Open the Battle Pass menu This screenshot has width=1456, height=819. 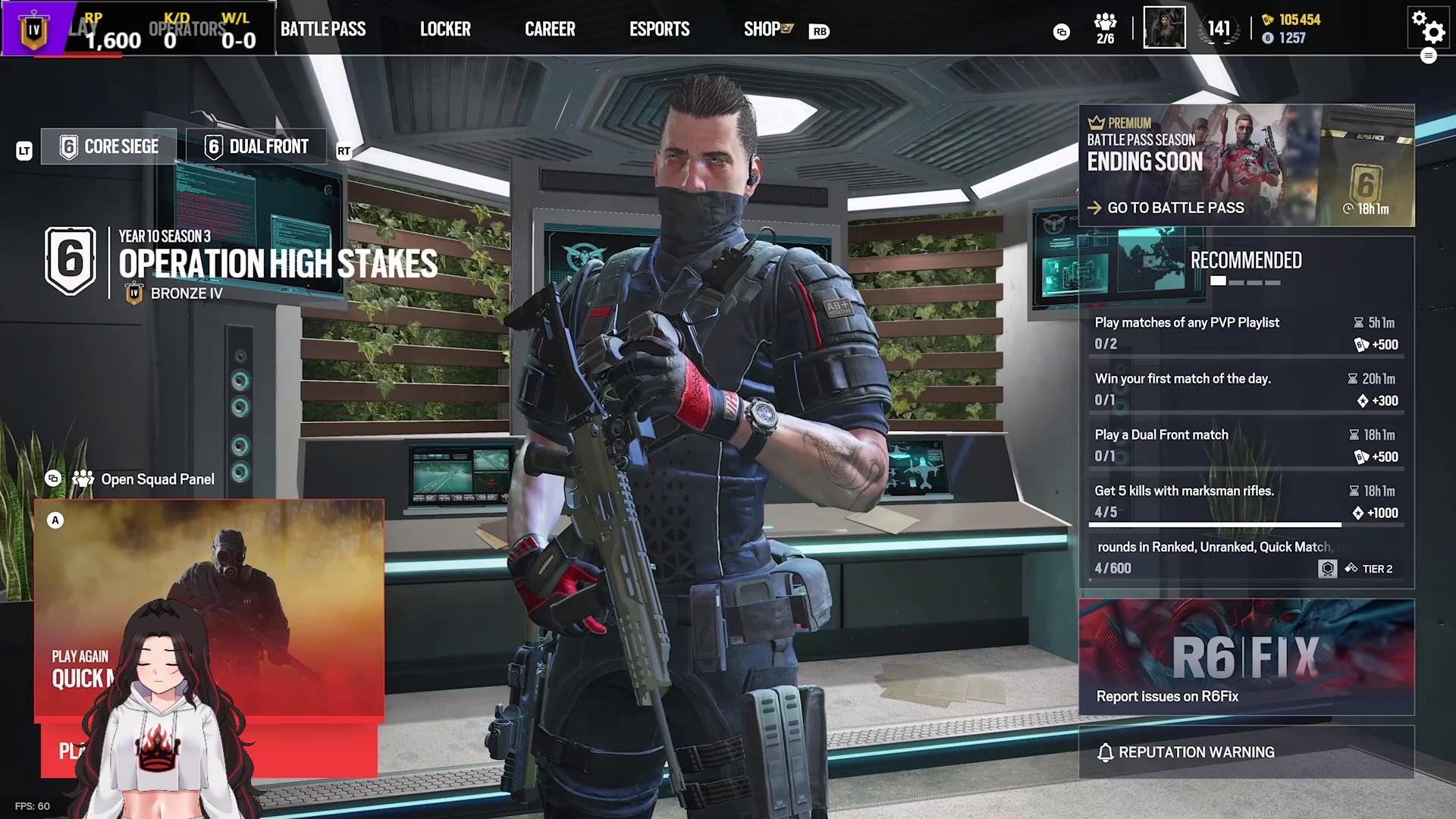(323, 30)
